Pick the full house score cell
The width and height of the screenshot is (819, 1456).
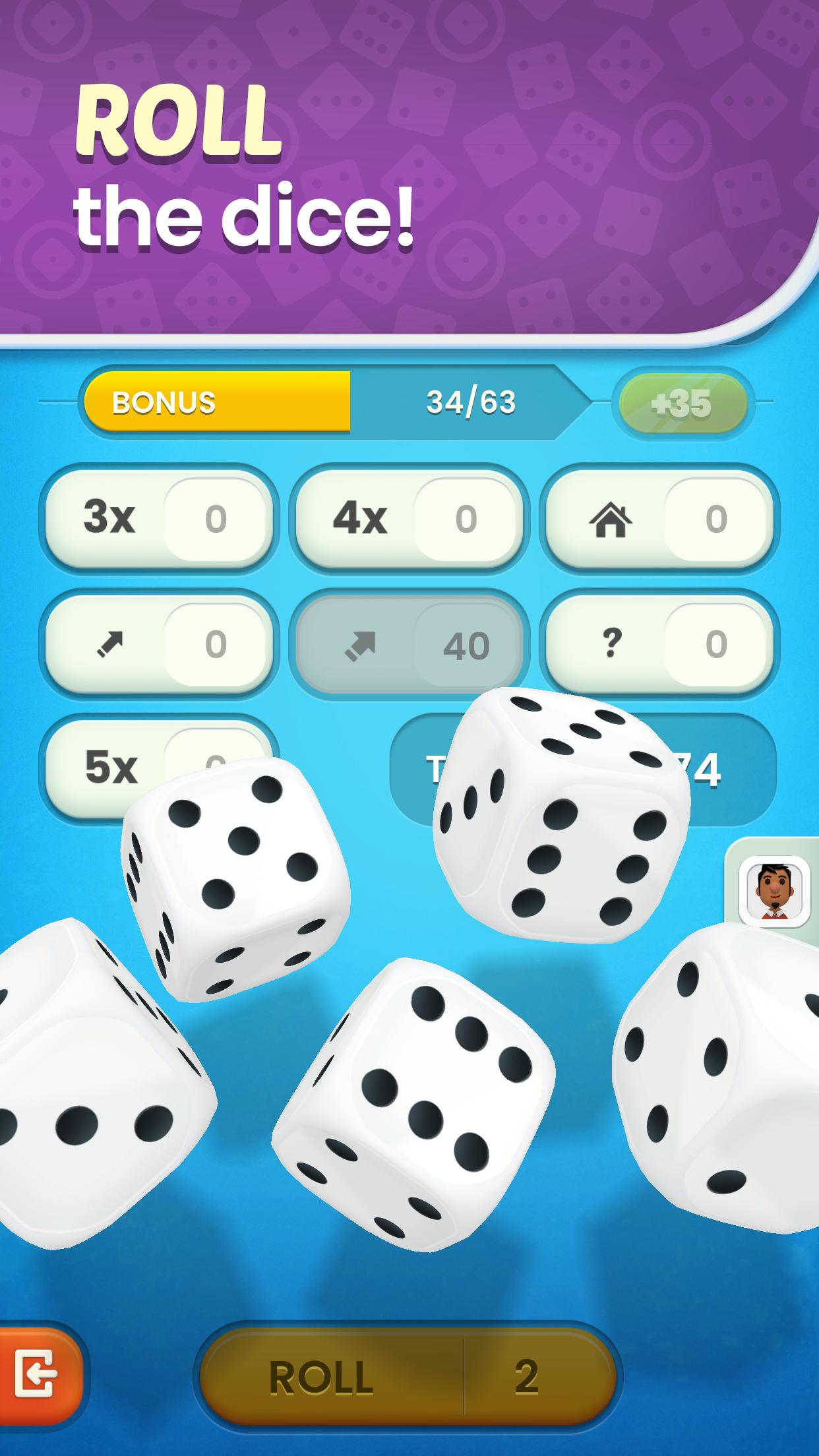659,518
